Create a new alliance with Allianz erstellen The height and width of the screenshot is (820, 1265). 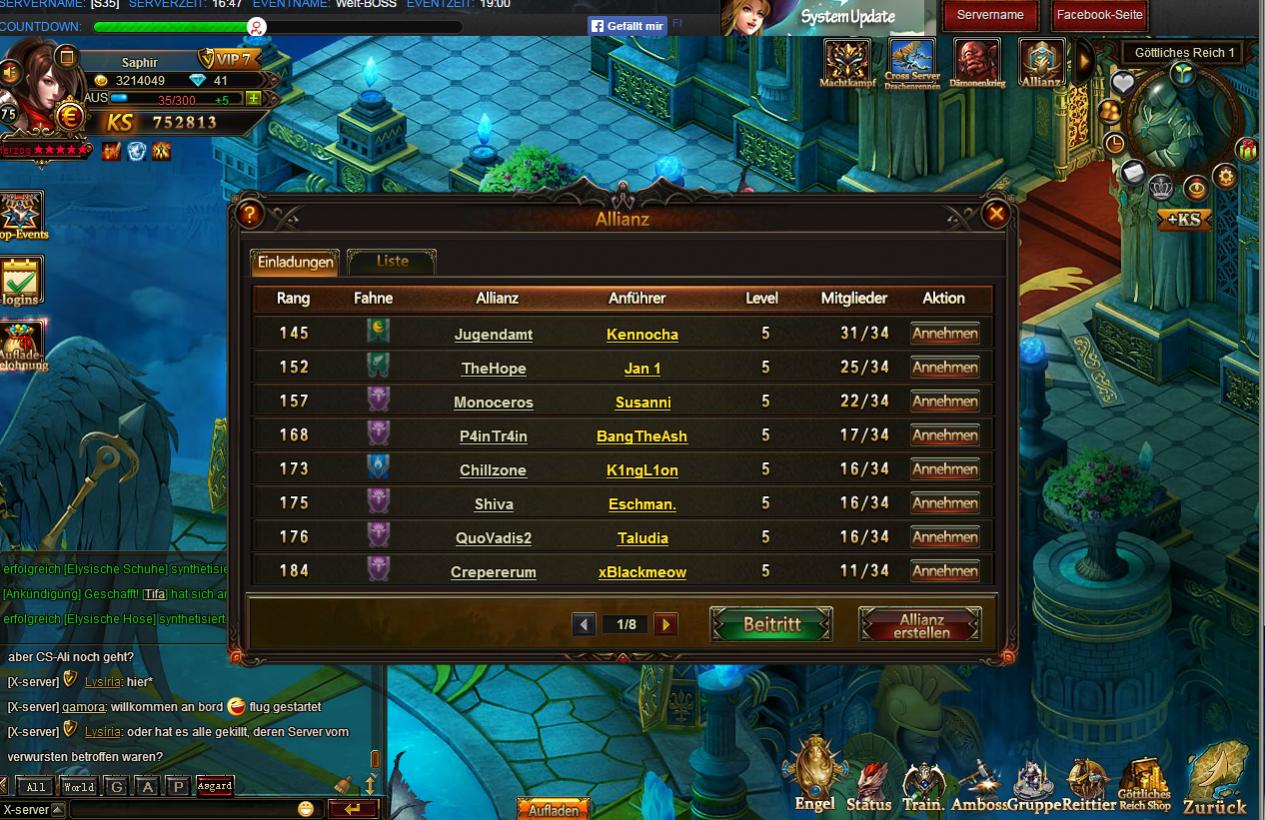click(x=920, y=625)
